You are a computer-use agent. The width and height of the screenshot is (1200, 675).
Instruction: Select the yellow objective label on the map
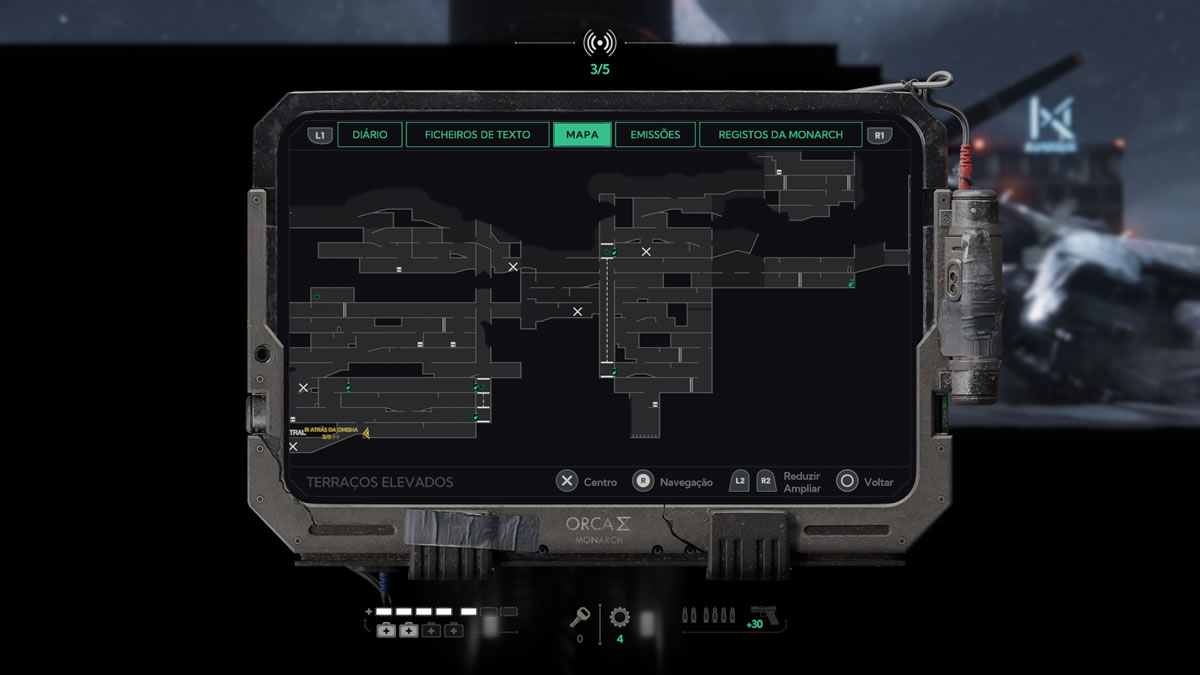tap(329, 431)
